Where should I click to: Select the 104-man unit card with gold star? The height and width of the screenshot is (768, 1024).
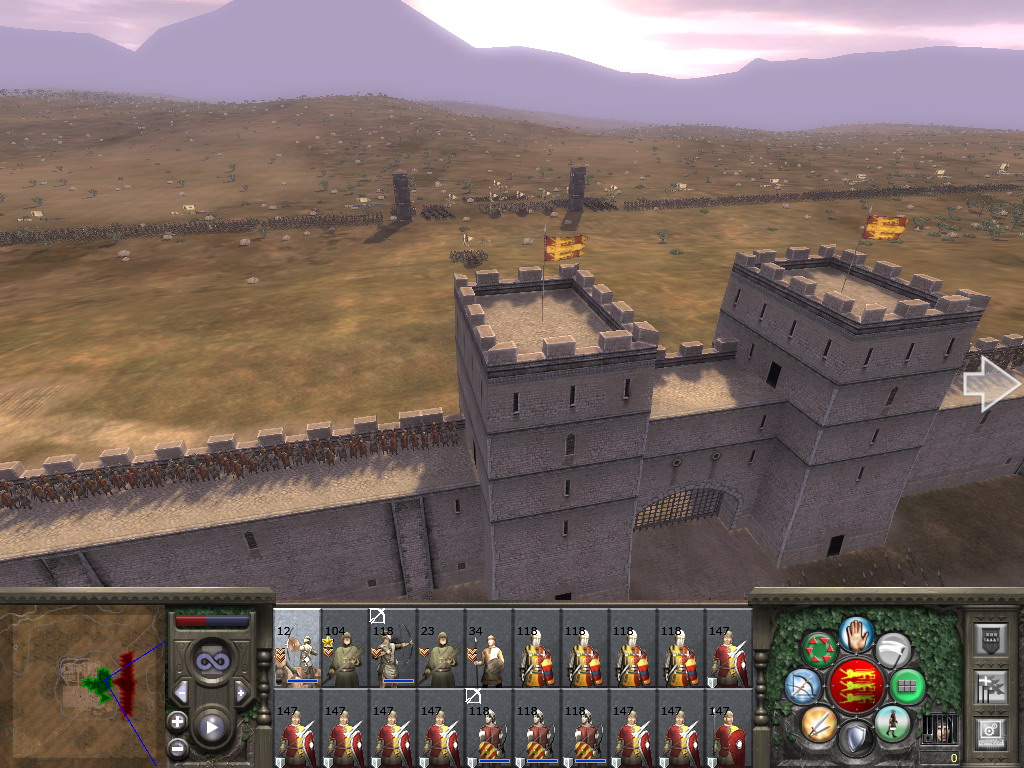pyautogui.click(x=345, y=649)
